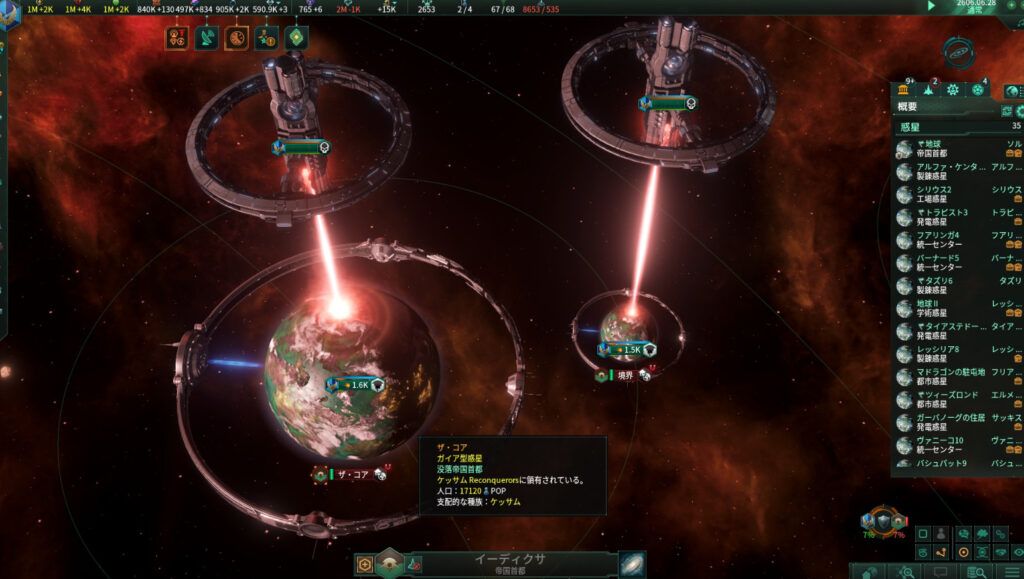Open the hamburger main menu button

[1011, 571]
